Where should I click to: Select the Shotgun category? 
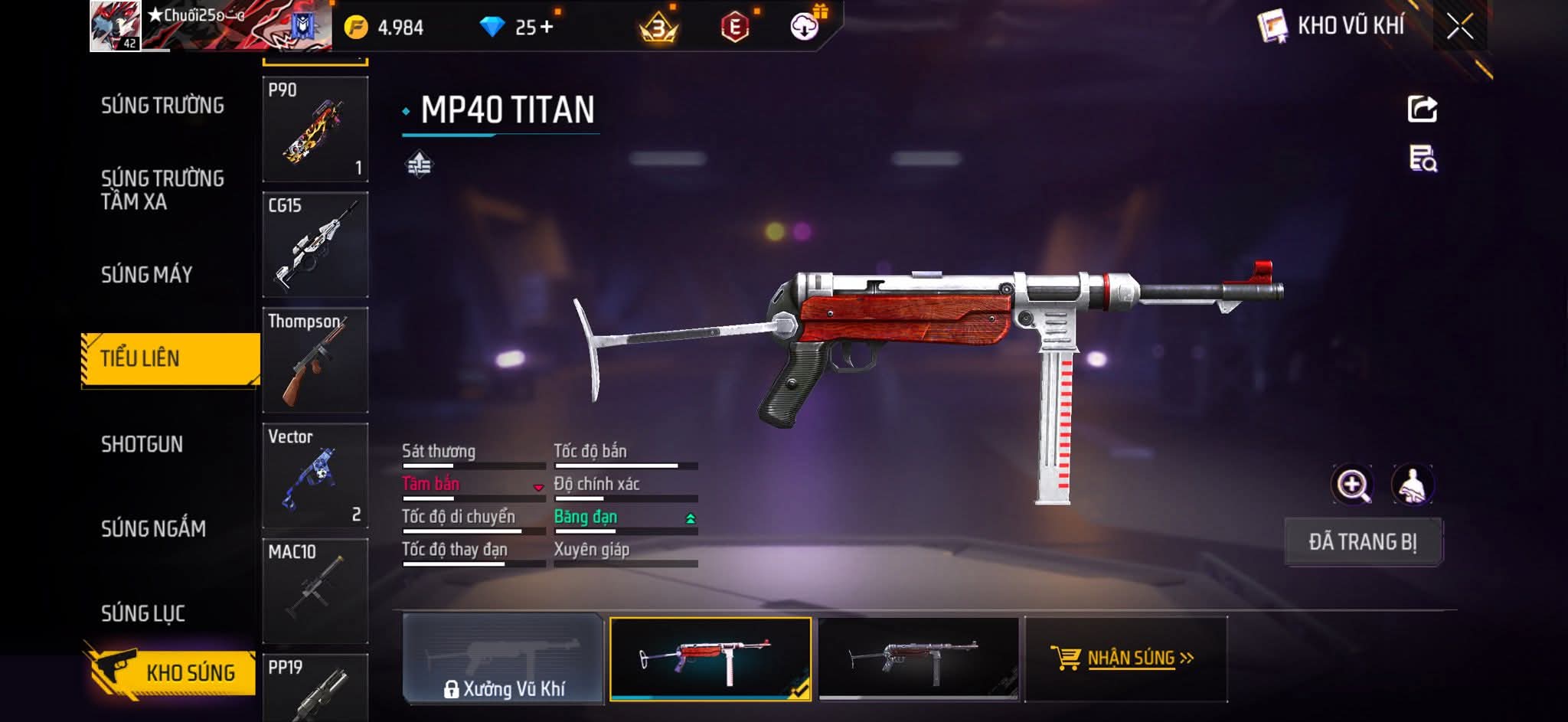tap(142, 445)
